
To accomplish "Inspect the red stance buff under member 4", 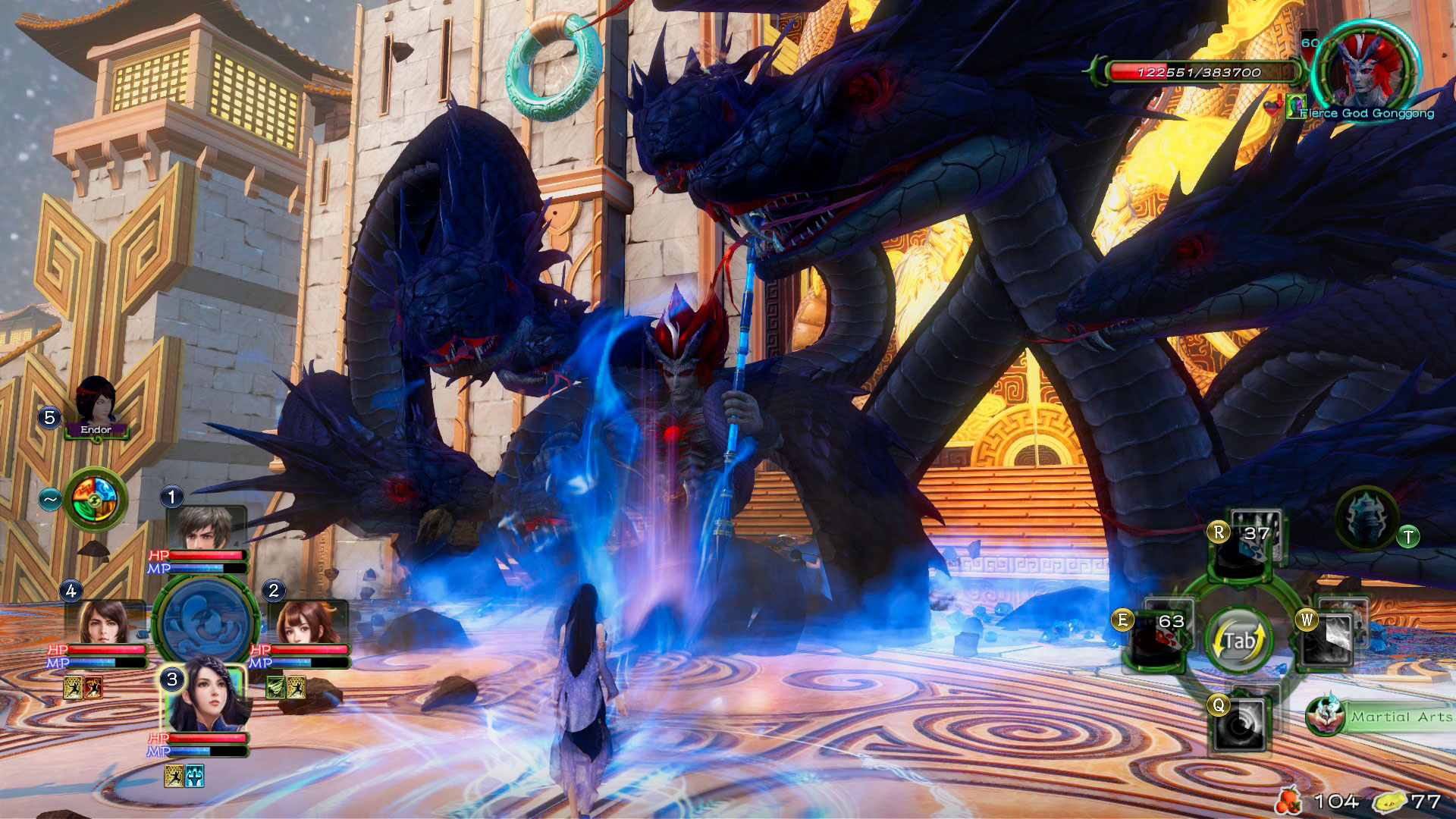I will coord(93,688).
